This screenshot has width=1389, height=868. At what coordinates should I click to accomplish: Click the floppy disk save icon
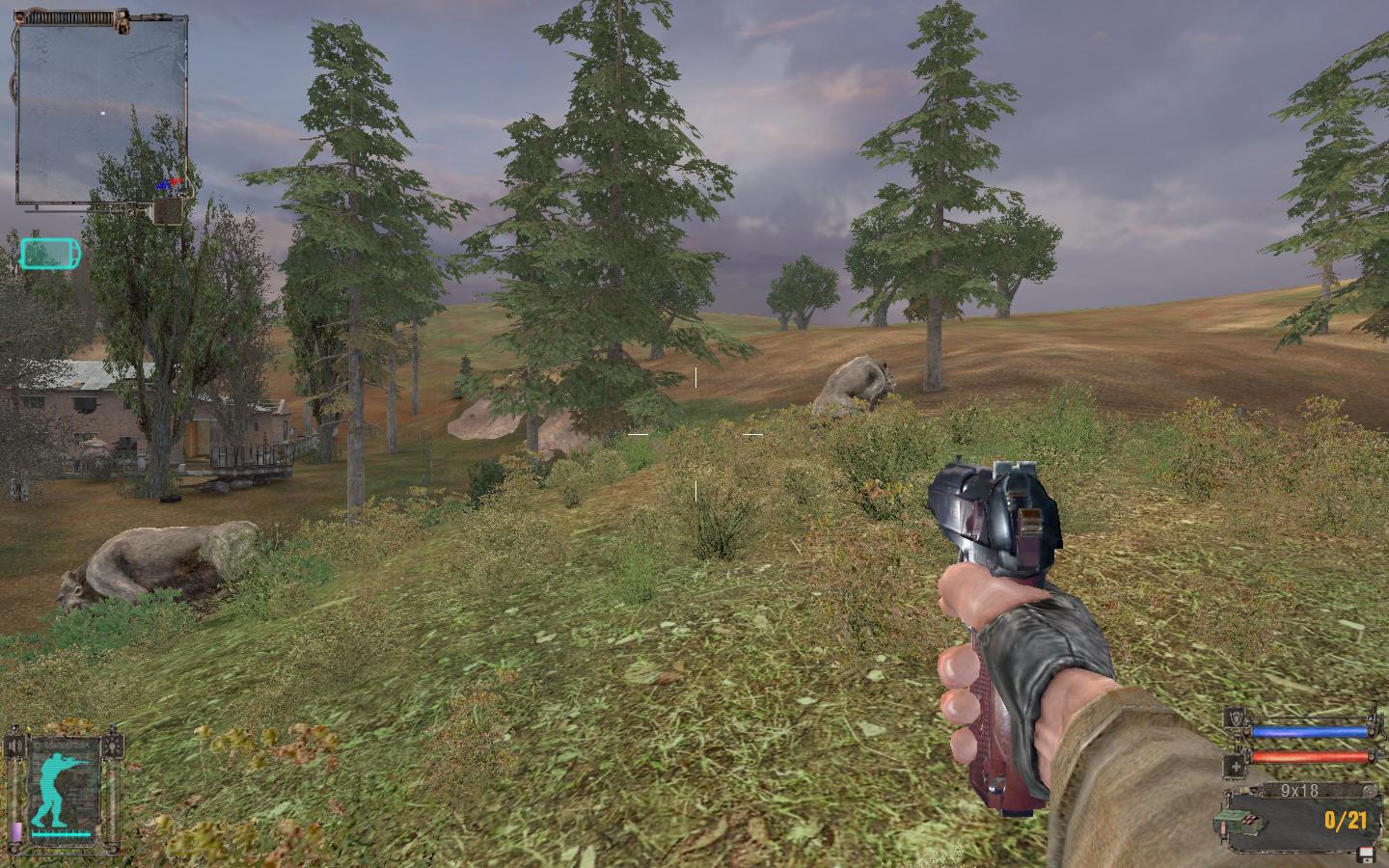pos(1365,853)
